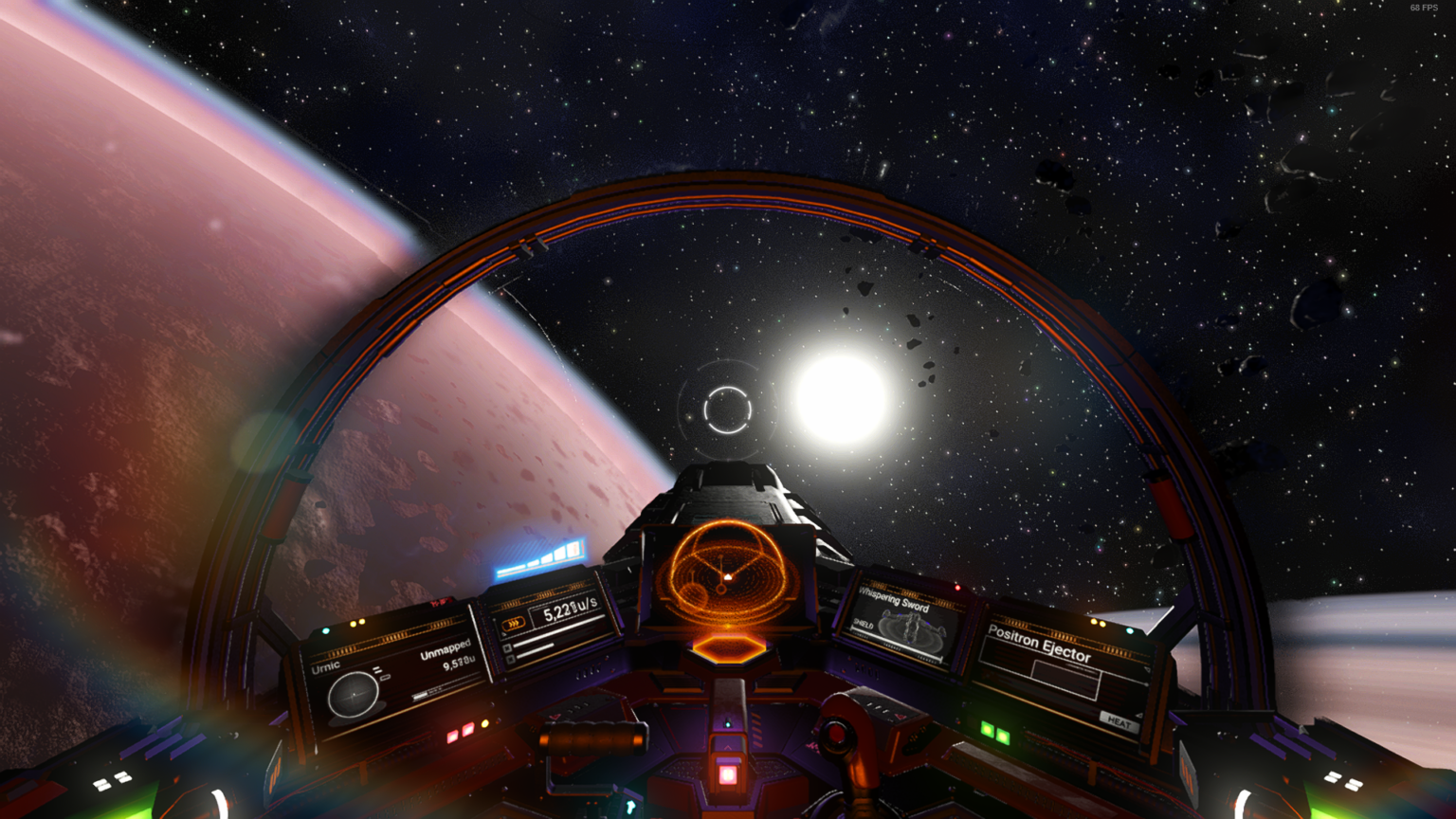Toggle the left green switch on the console

pyautogui.click(x=989, y=729)
